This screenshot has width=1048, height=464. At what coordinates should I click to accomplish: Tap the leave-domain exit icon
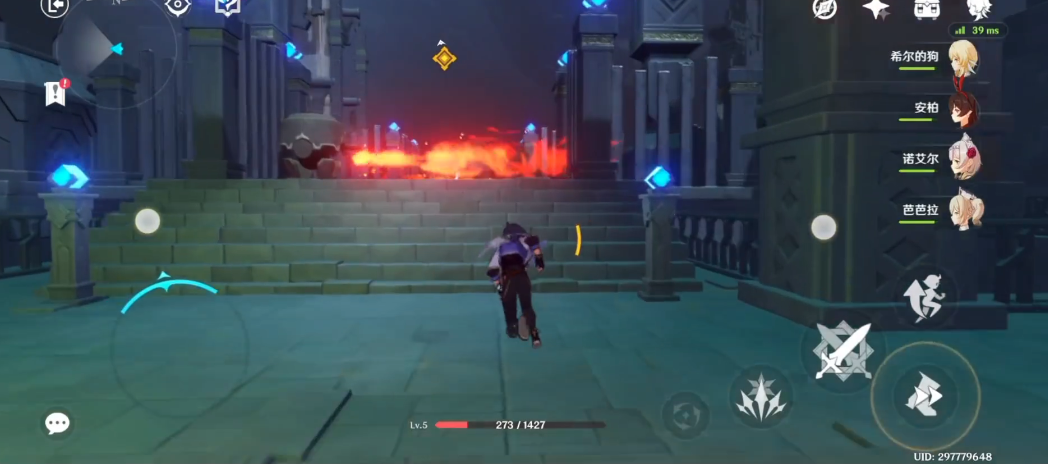click(55, 7)
